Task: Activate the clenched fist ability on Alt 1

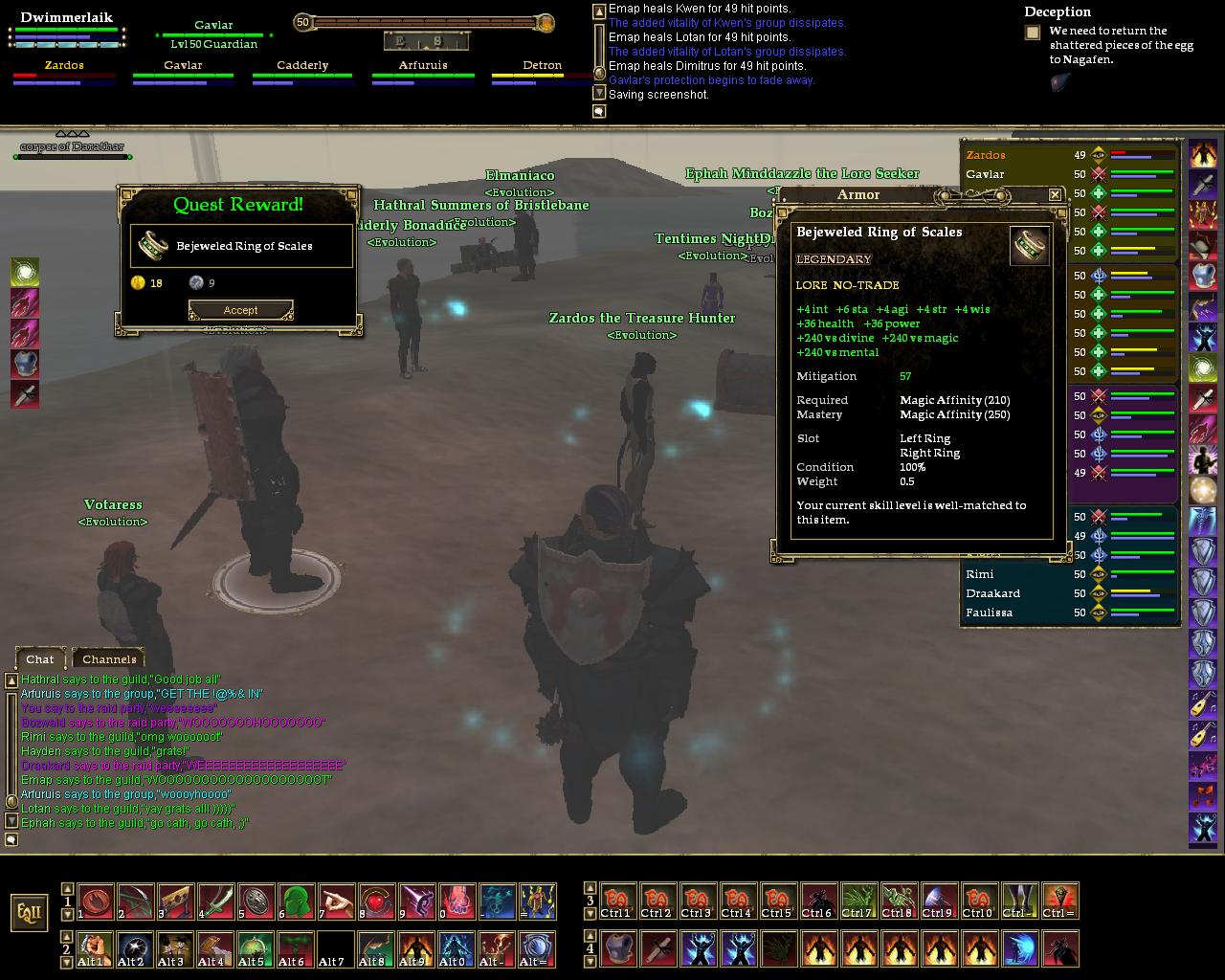Action: click(x=95, y=948)
